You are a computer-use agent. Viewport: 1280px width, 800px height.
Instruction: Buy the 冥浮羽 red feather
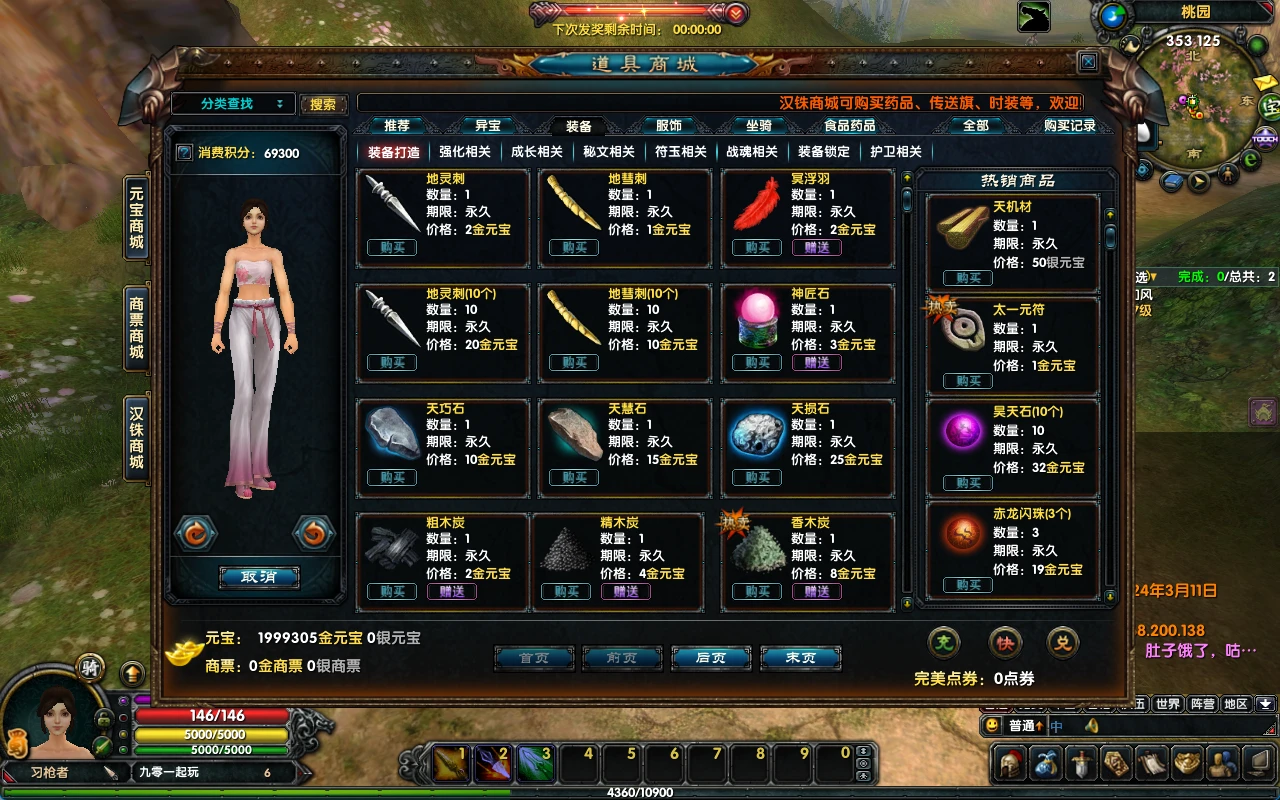point(757,248)
